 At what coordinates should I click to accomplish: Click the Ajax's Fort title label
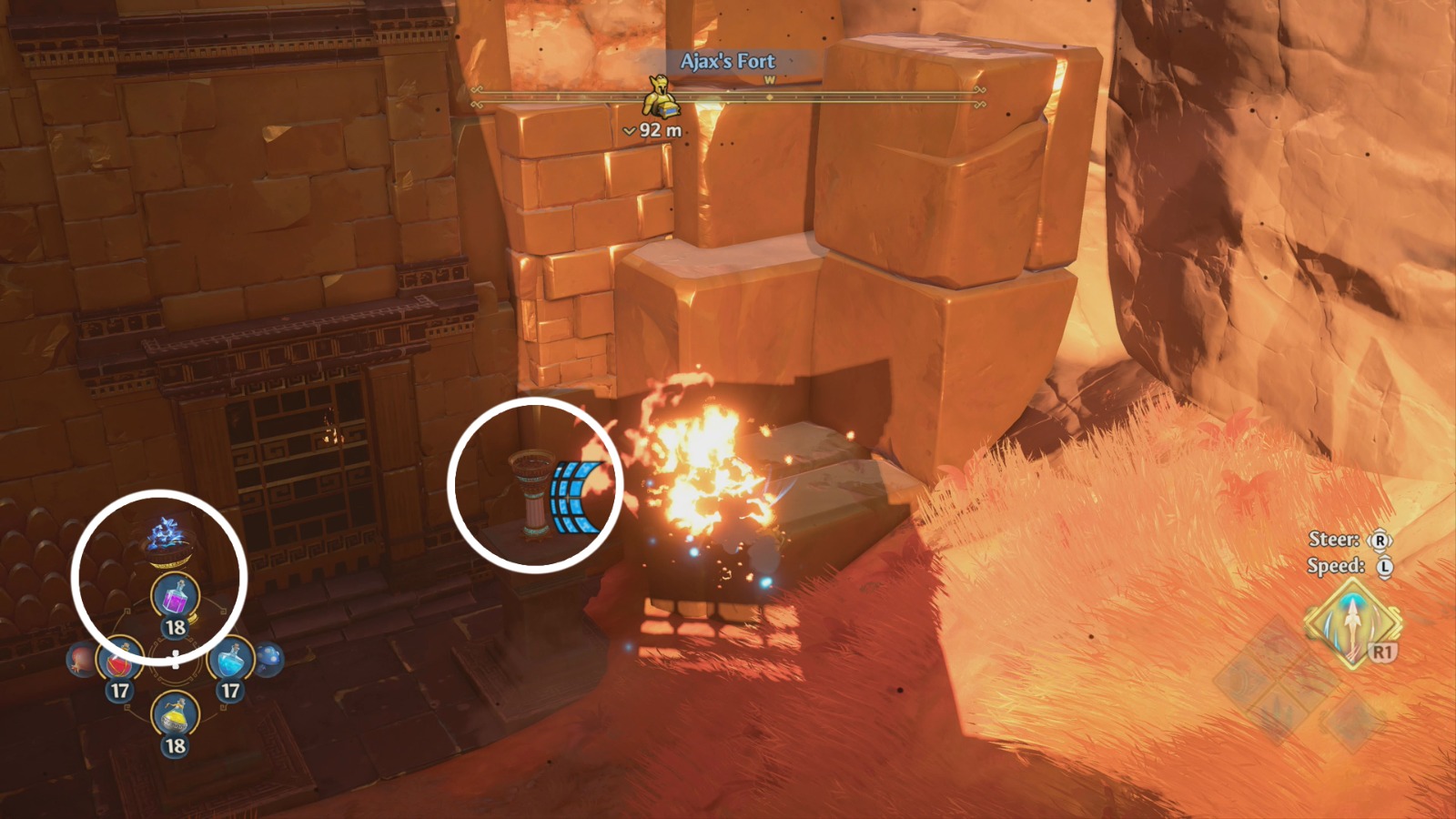click(728, 62)
